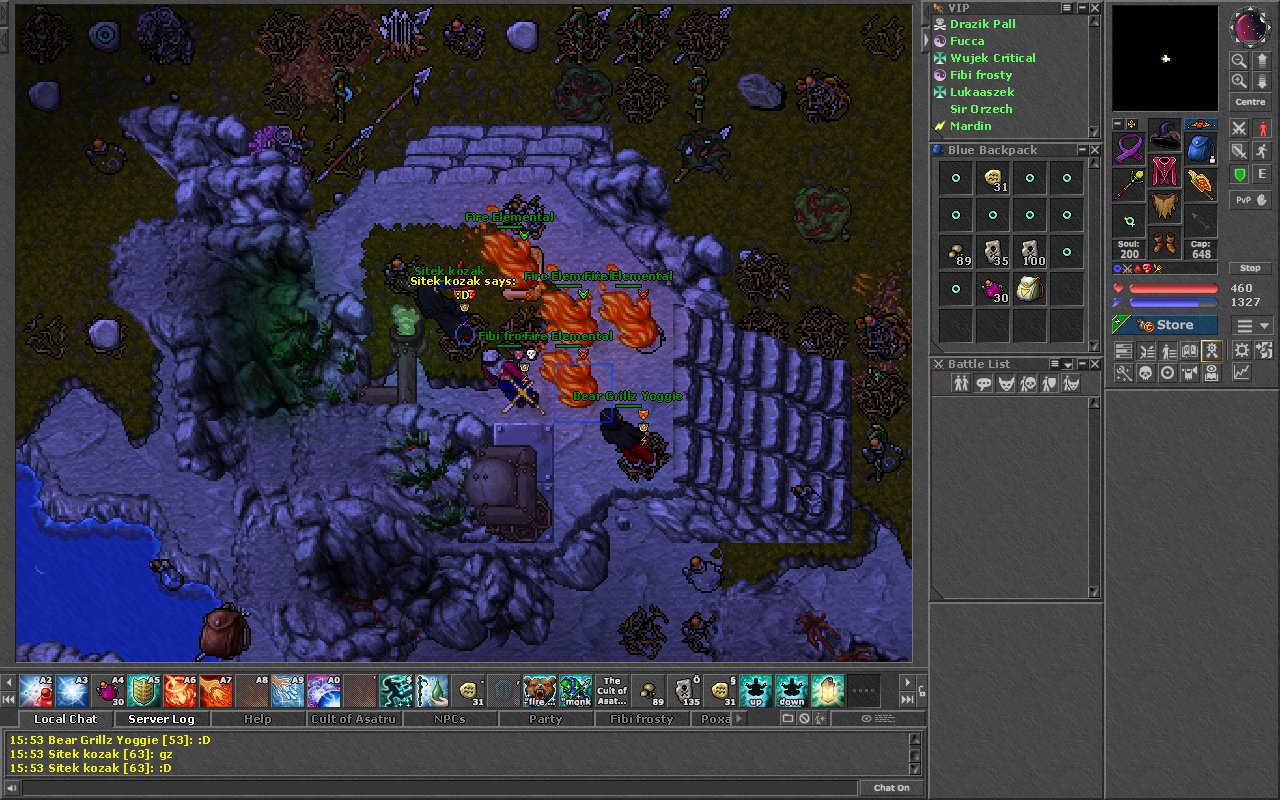Use the bear 'fire' hotbar action
This screenshot has width=1280, height=800.
point(539,690)
